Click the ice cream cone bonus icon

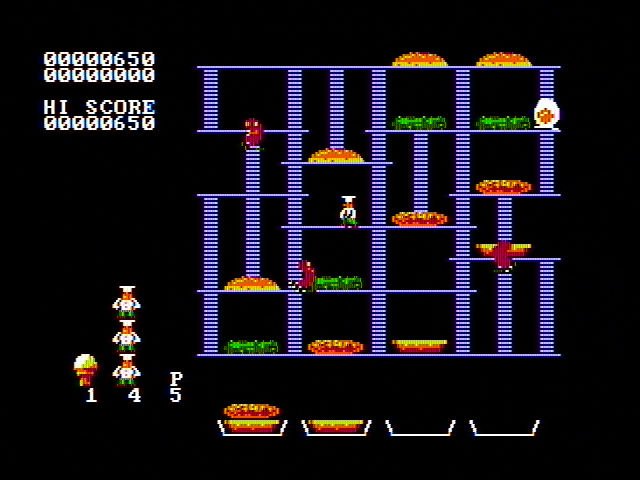(86, 368)
